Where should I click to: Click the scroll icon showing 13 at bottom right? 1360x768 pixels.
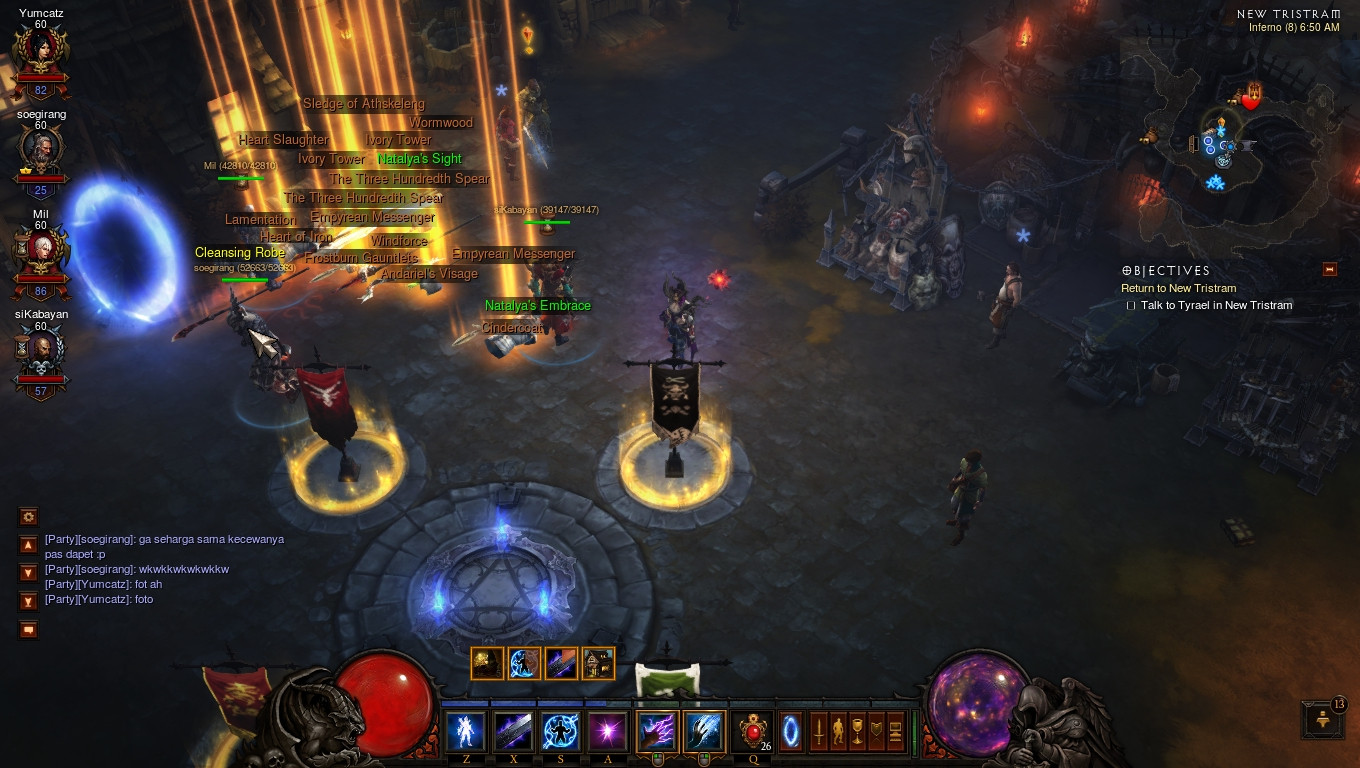click(x=1320, y=721)
